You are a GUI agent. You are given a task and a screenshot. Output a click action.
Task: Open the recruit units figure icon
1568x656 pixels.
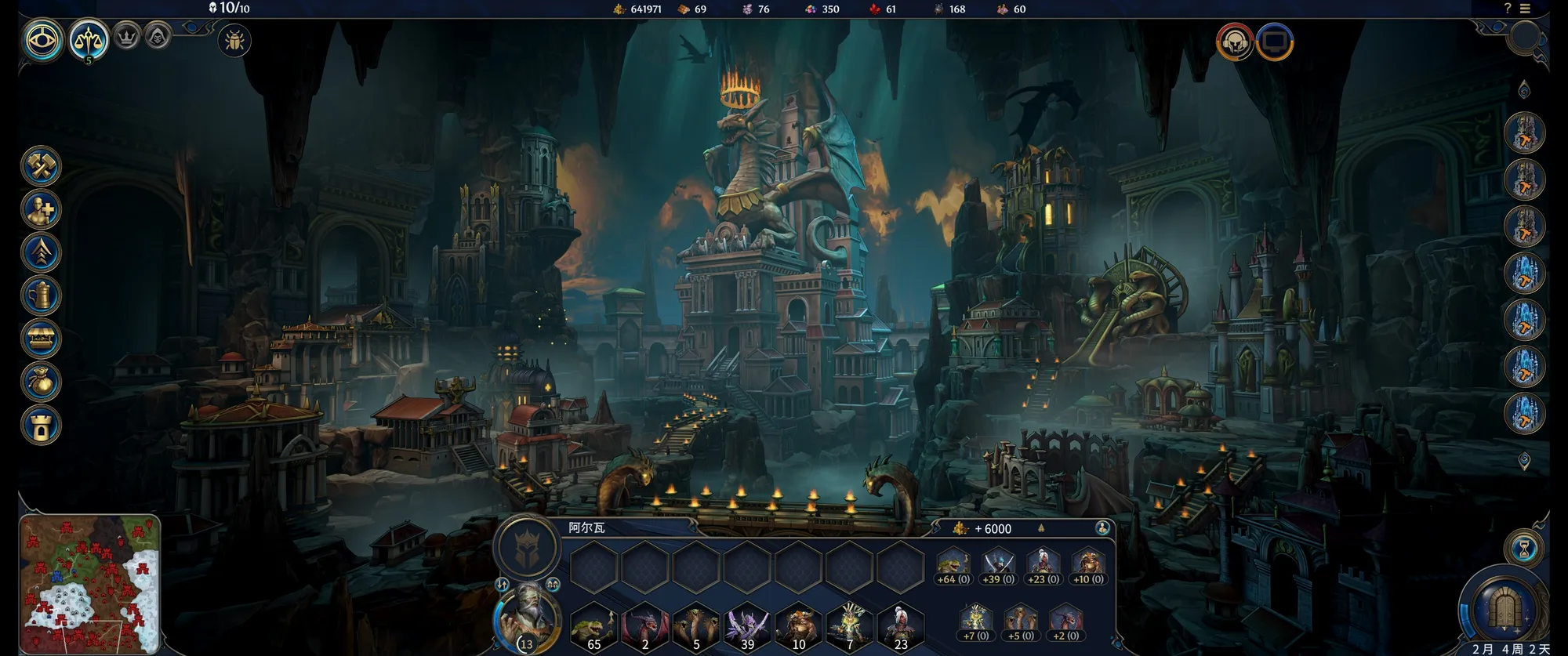(x=41, y=209)
